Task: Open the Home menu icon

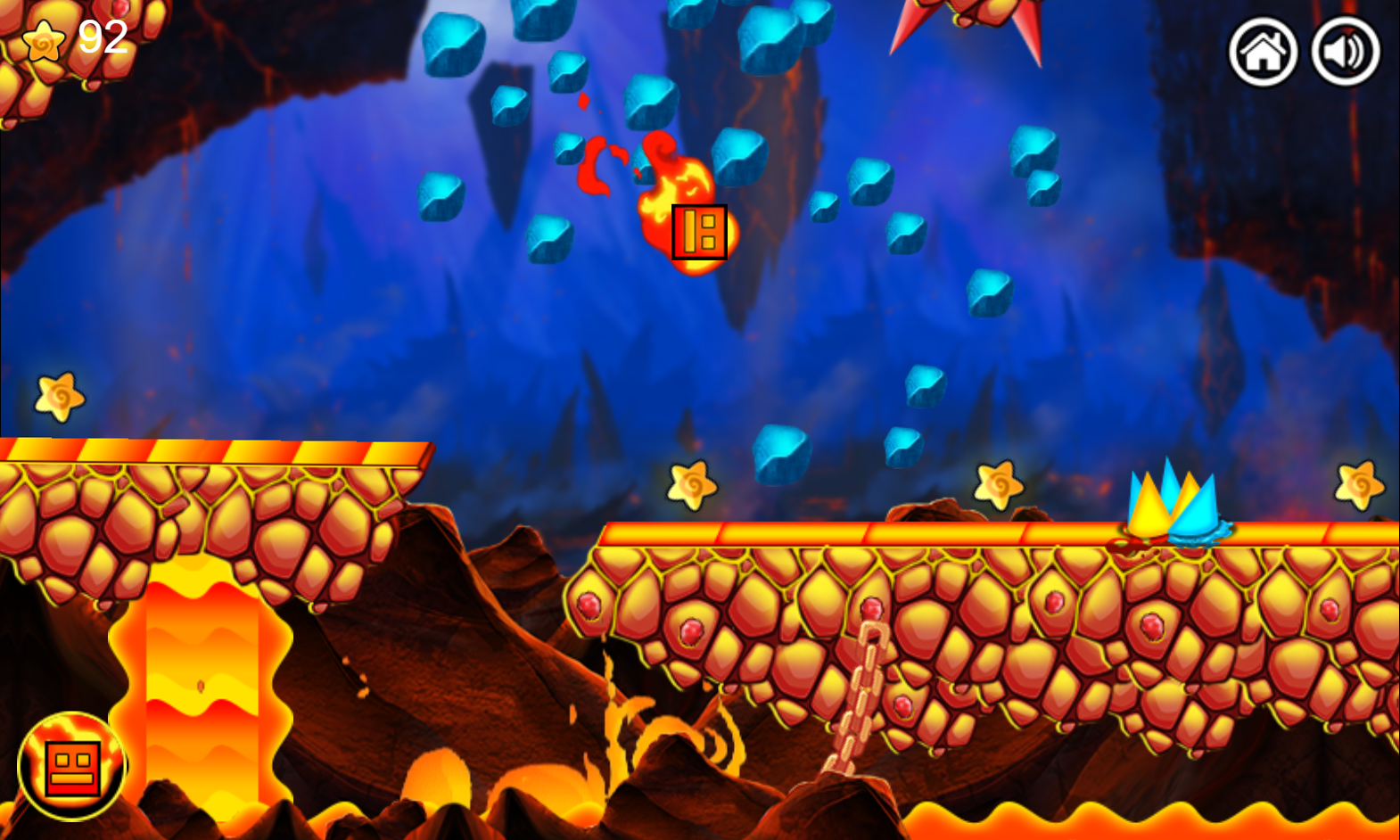Action: click(1263, 52)
